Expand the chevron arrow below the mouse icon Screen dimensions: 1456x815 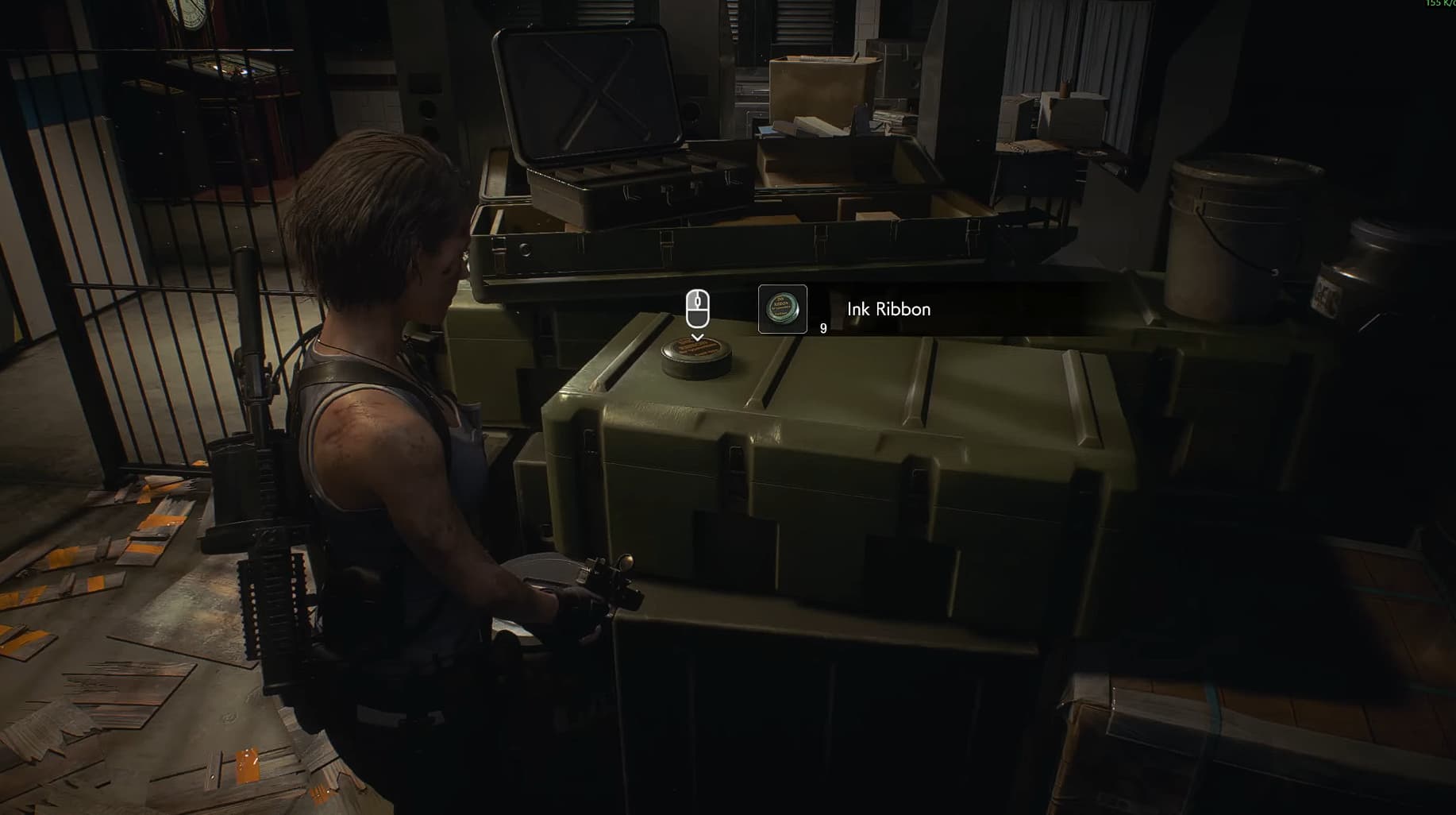point(697,338)
